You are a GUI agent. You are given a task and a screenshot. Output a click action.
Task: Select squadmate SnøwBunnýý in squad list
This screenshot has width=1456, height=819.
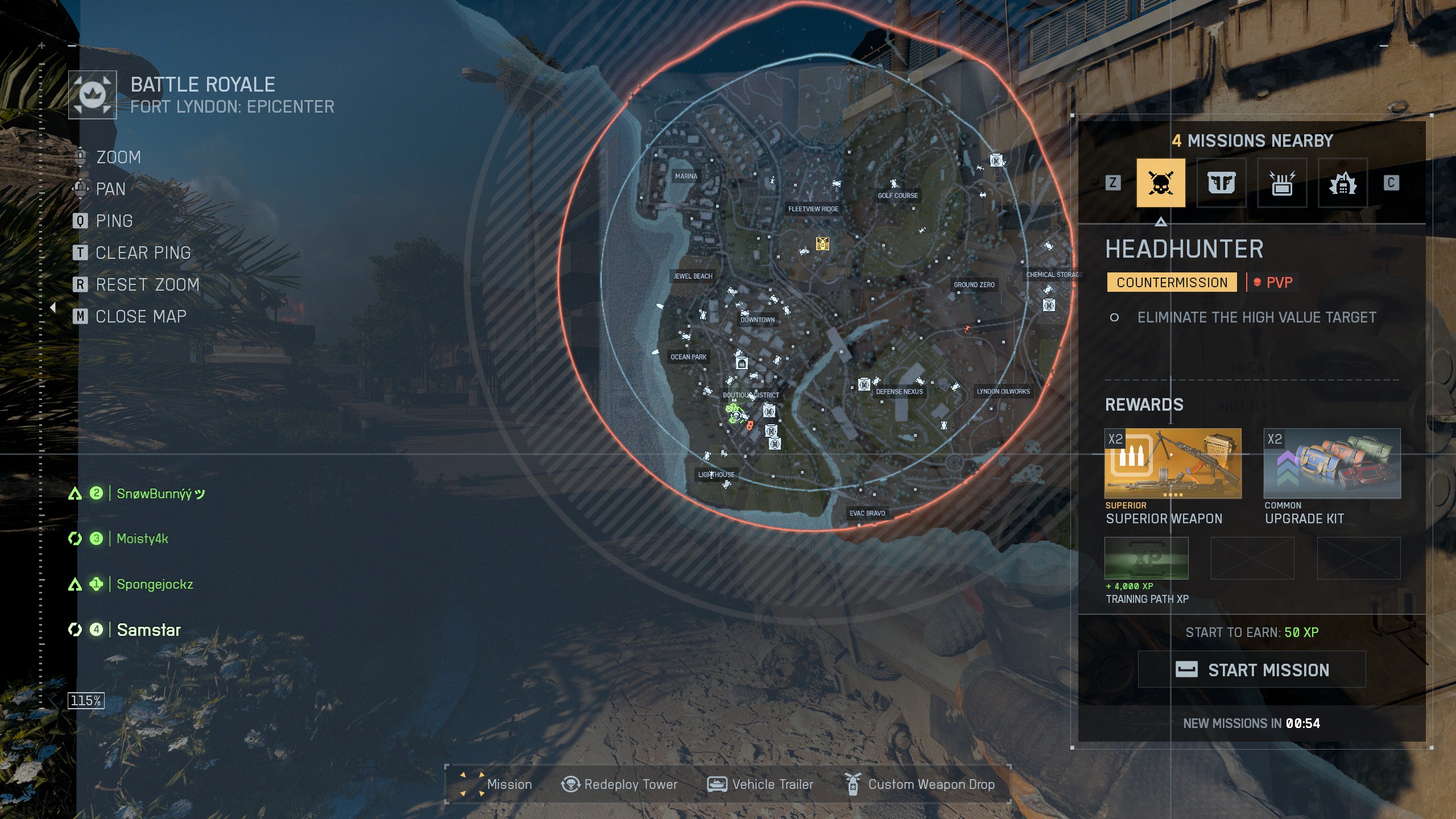point(160,494)
